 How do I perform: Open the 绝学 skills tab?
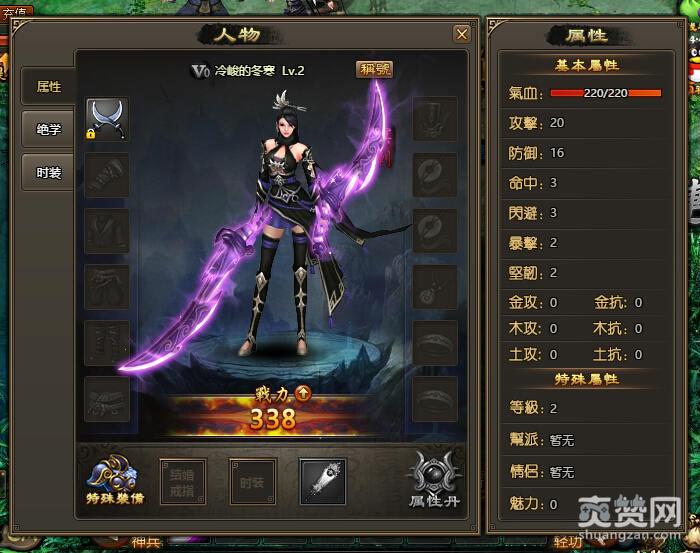[x=48, y=129]
